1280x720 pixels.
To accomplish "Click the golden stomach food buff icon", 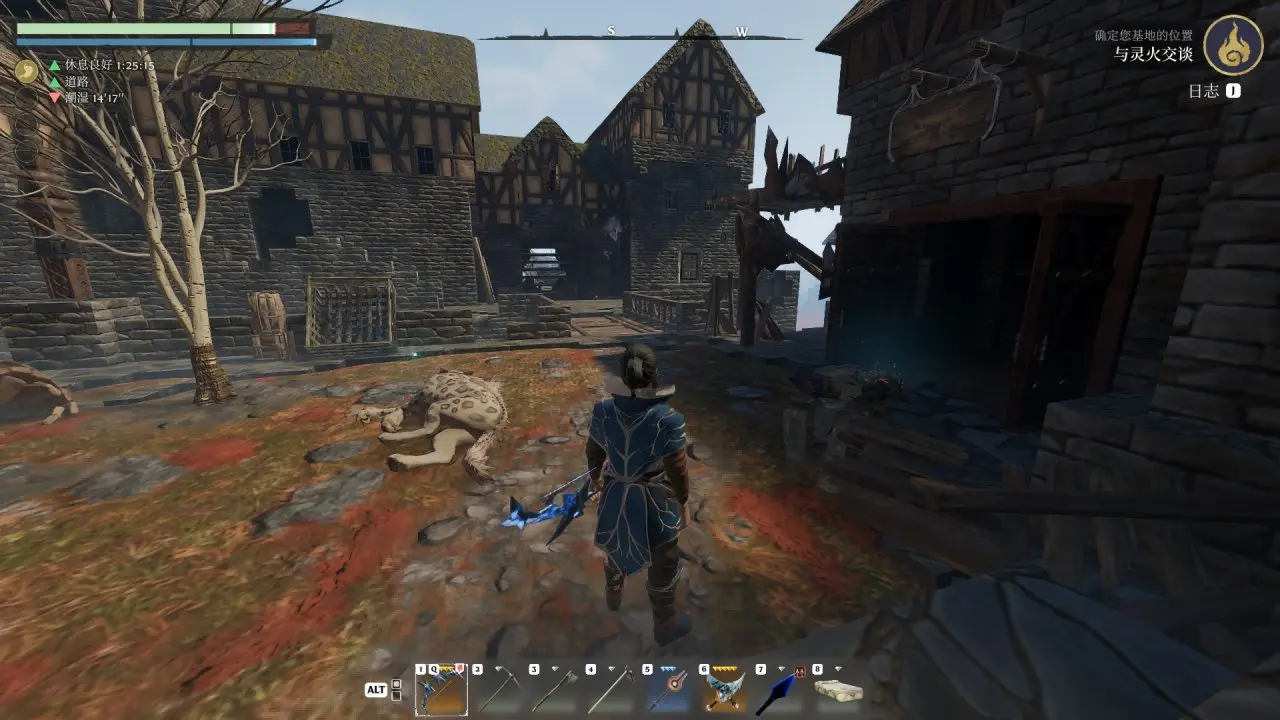I will [26, 72].
